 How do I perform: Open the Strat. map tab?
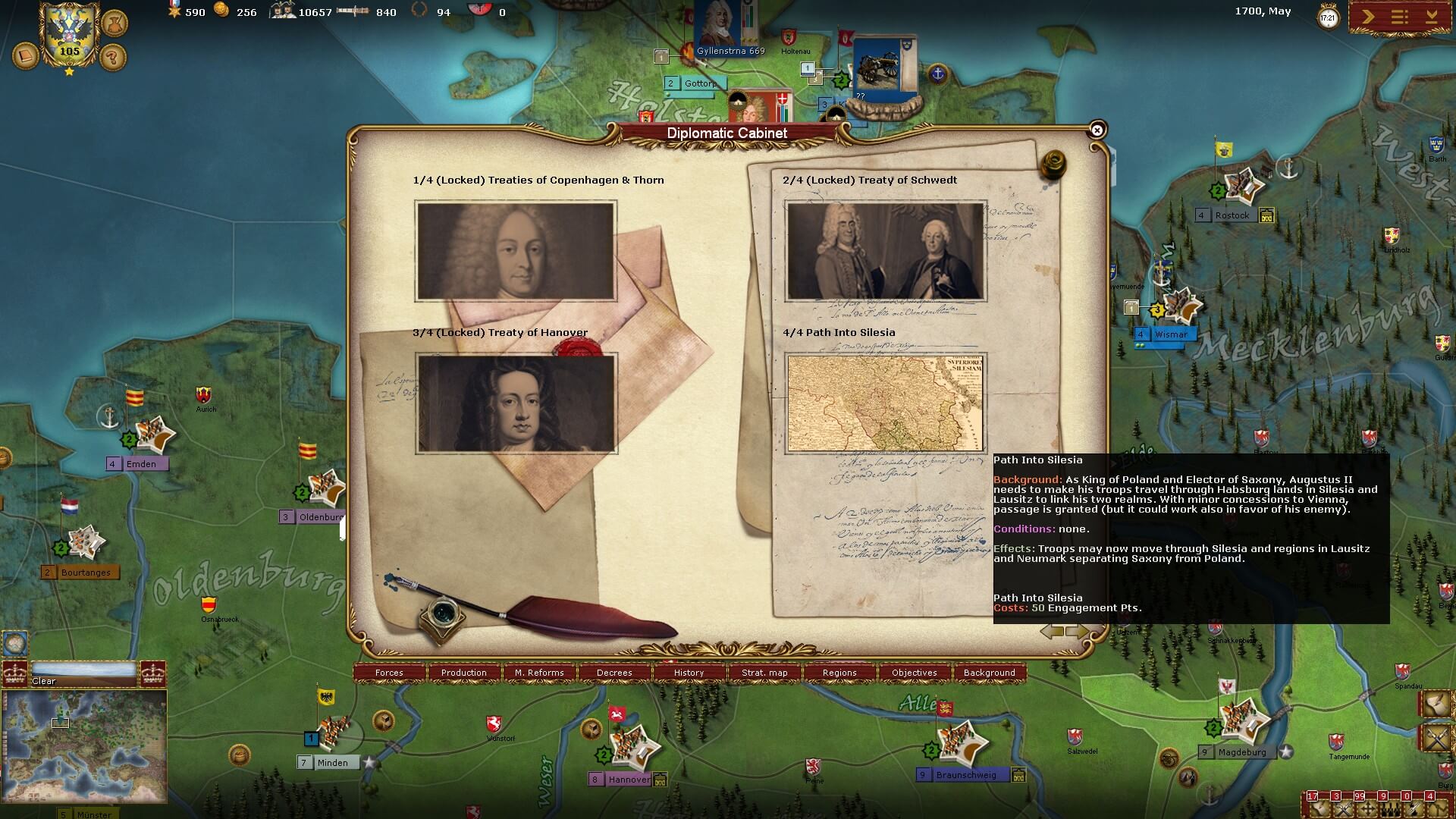764,673
